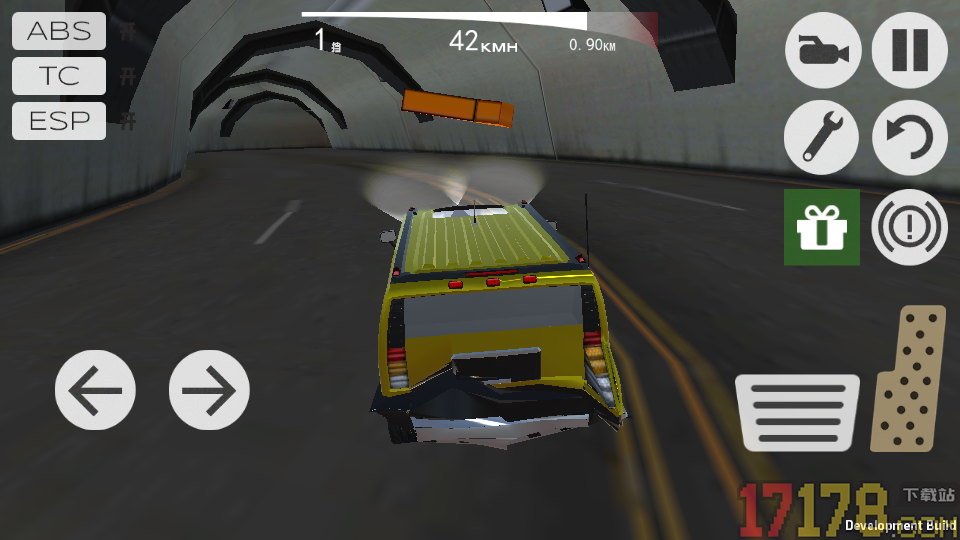Viewport: 960px width, 540px height.
Task: Tap the gas accelerator pedal
Action: click(909, 379)
